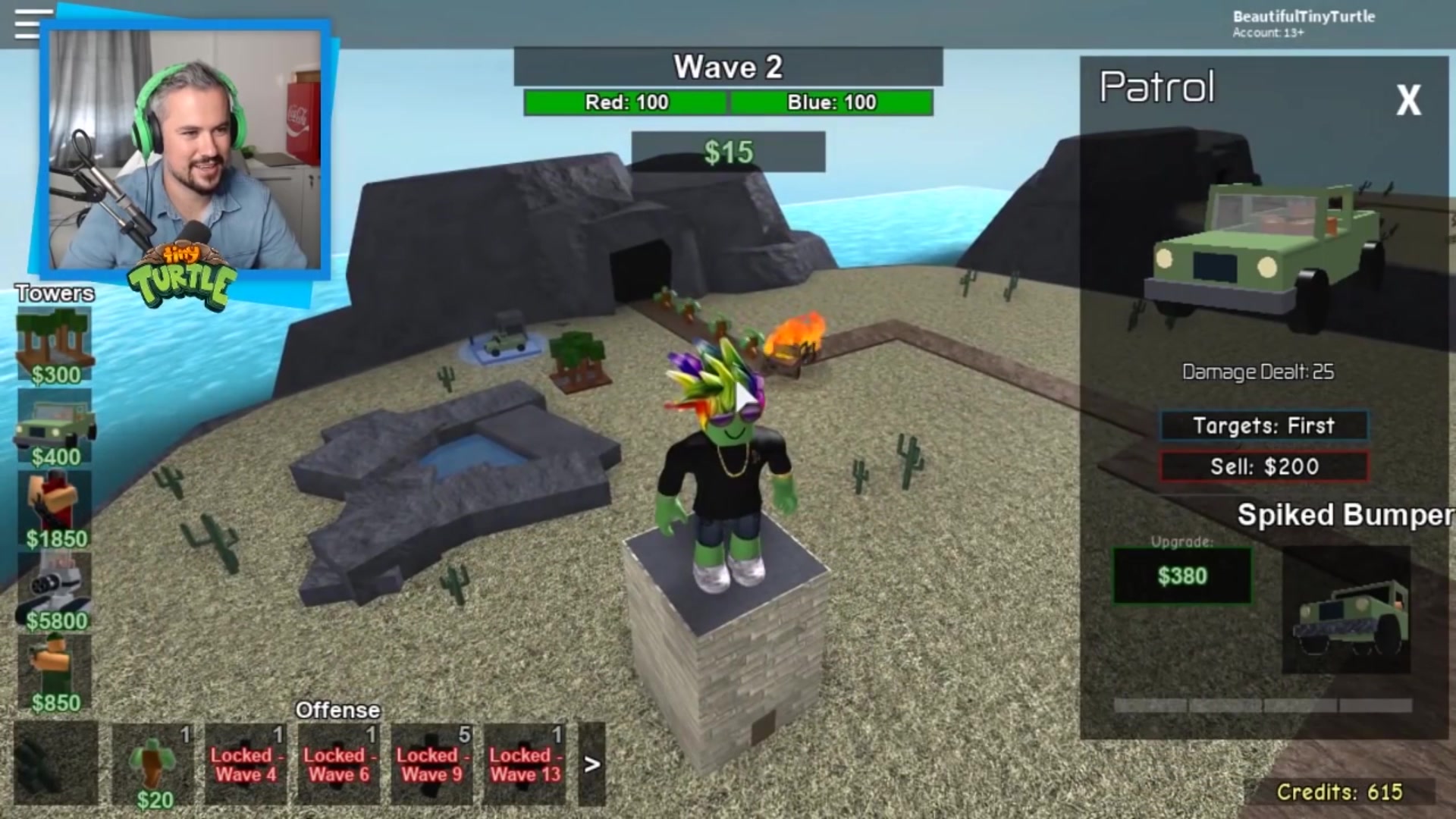Select the $300 palm tree tower
The image size is (1456, 819).
55,345
